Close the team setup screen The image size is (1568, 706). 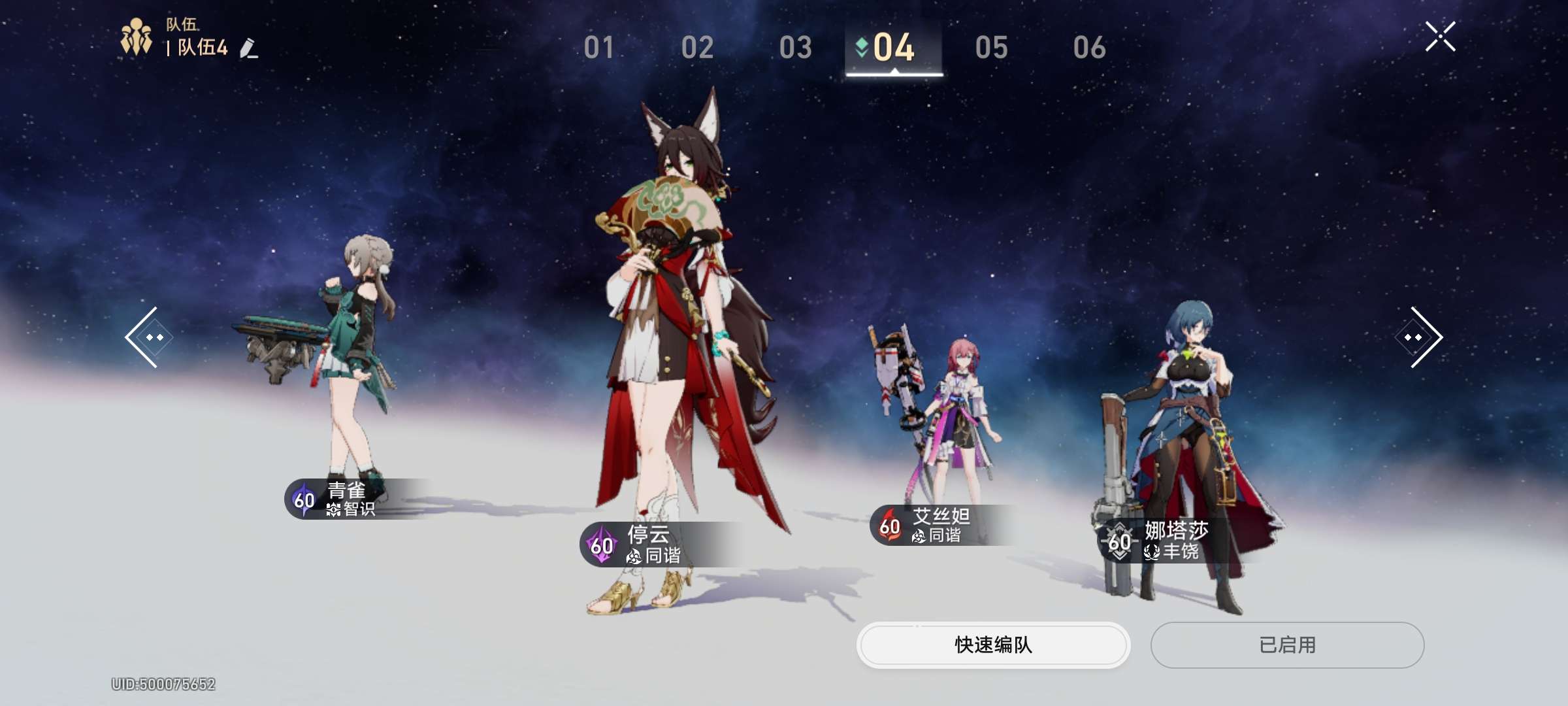(x=1440, y=37)
